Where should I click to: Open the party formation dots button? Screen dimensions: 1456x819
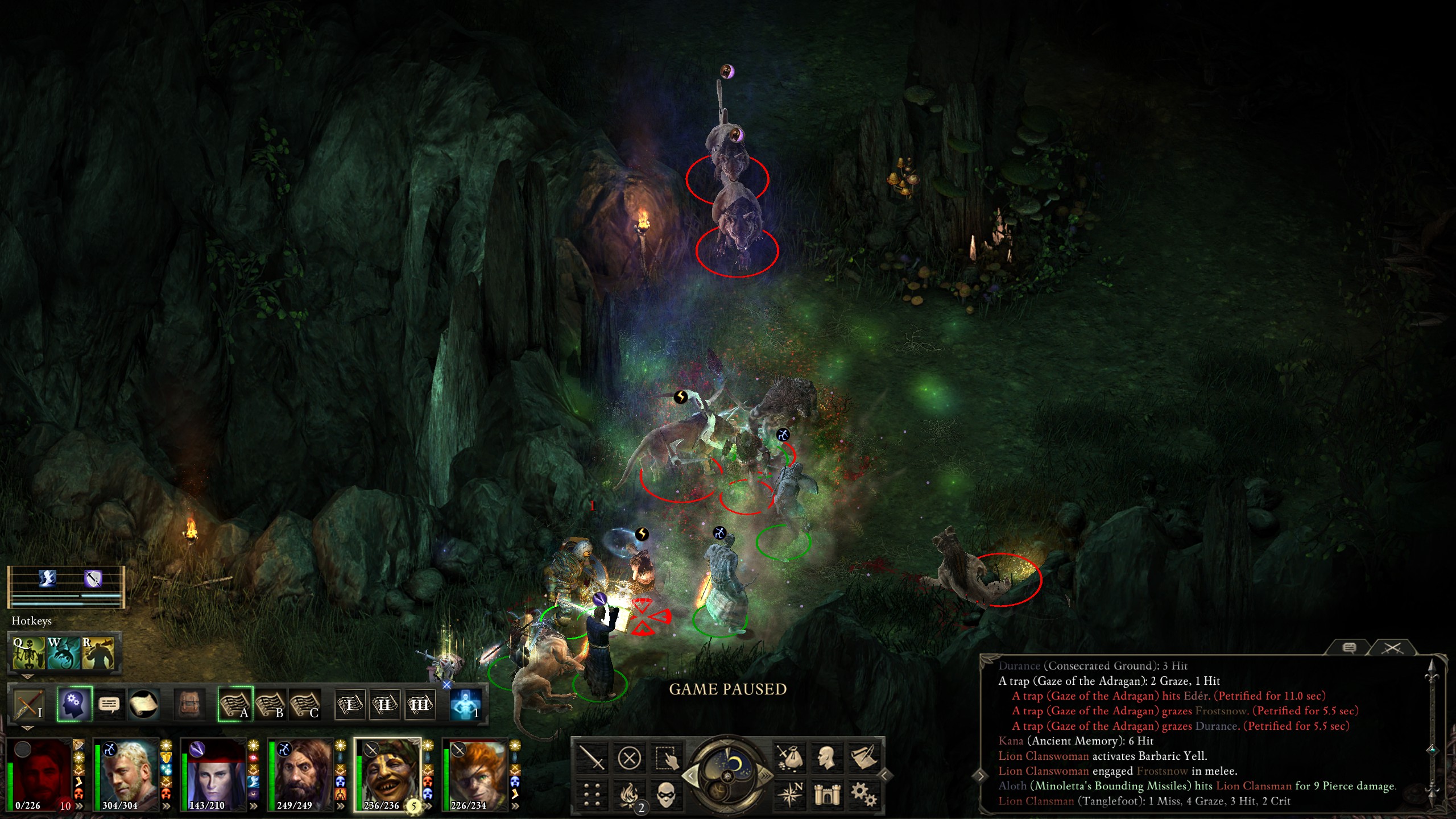pyautogui.click(x=592, y=794)
